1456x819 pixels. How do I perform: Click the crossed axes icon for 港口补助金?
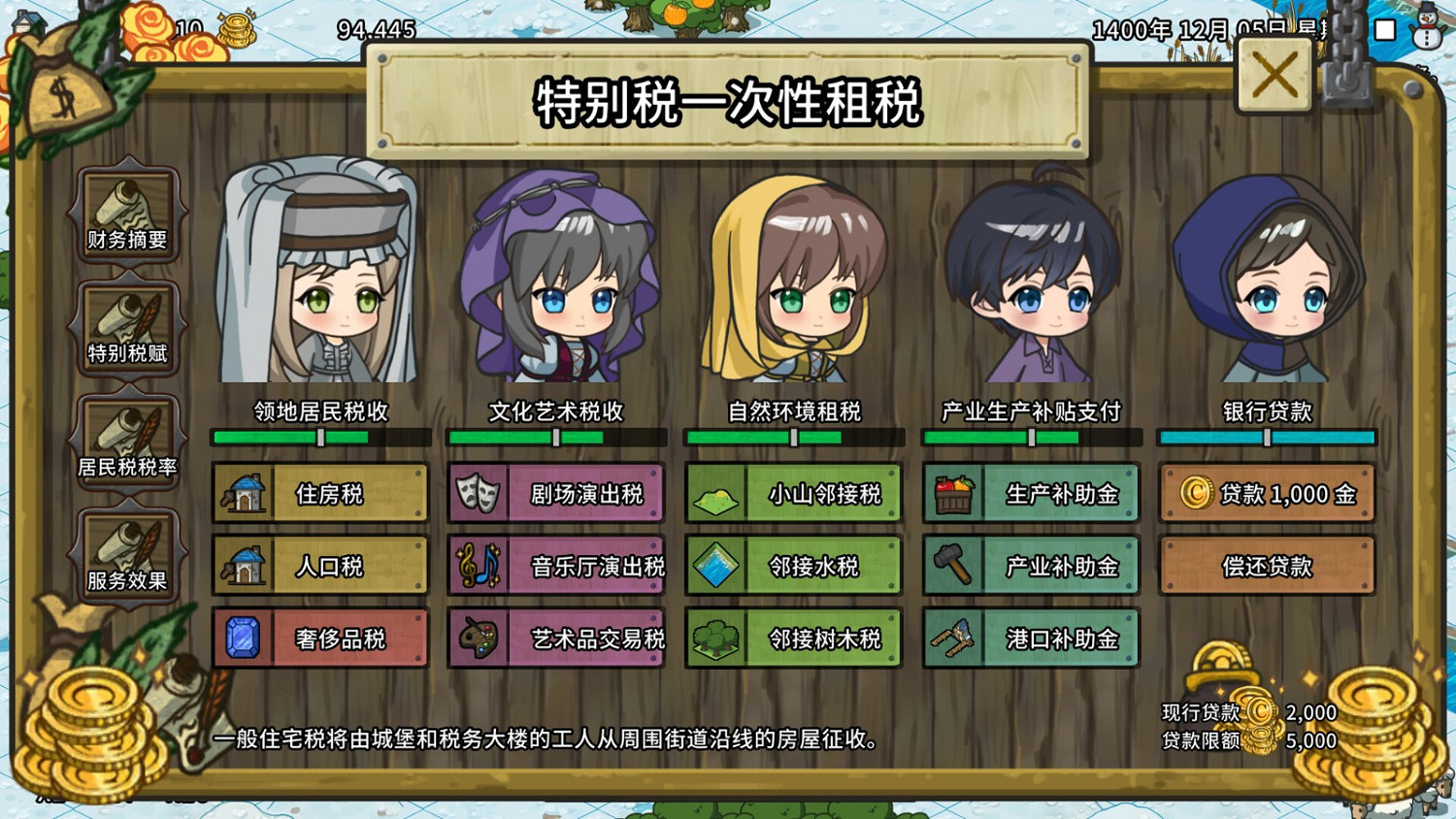(x=953, y=639)
